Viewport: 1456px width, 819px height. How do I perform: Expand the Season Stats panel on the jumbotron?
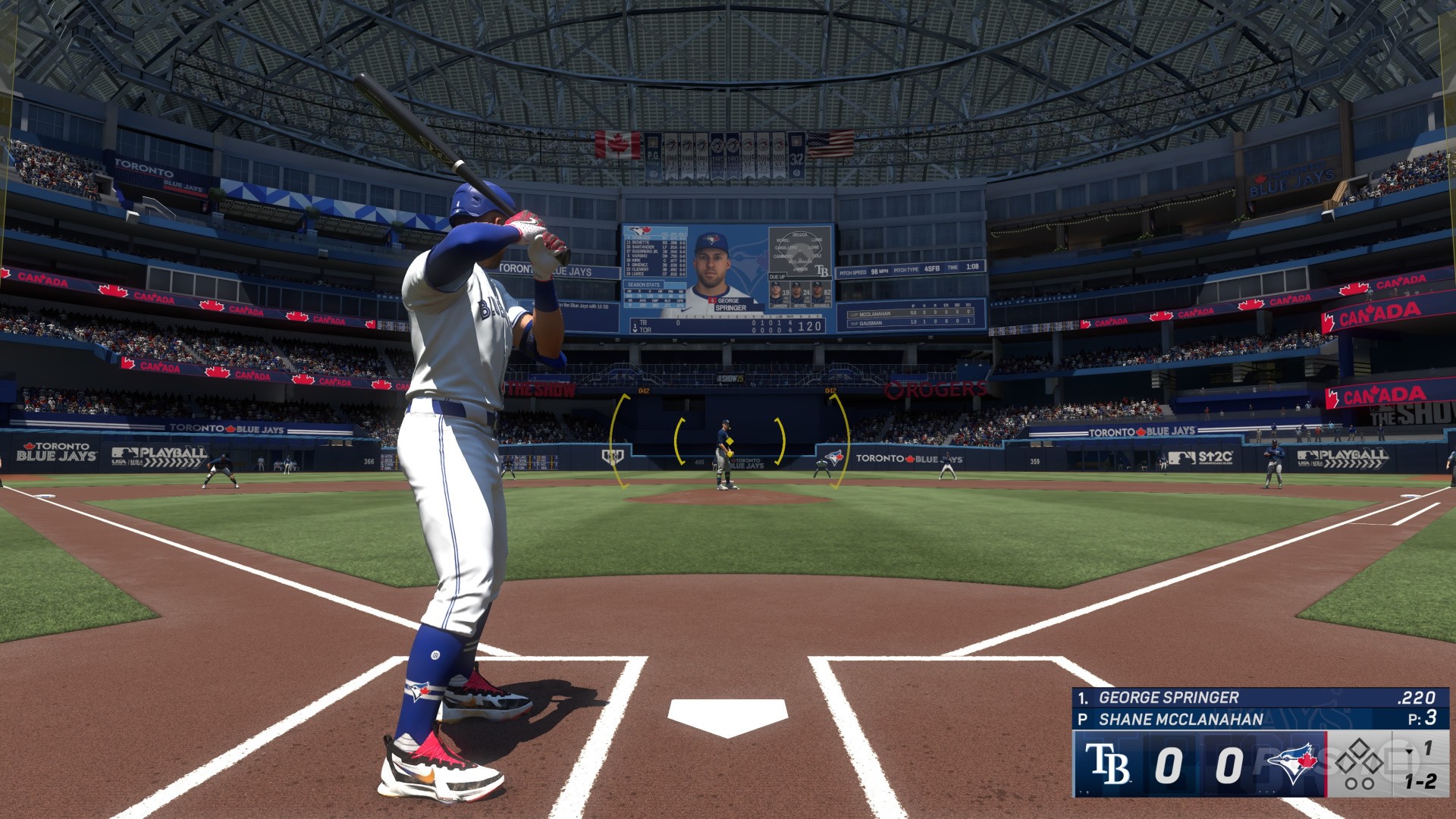tap(644, 285)
